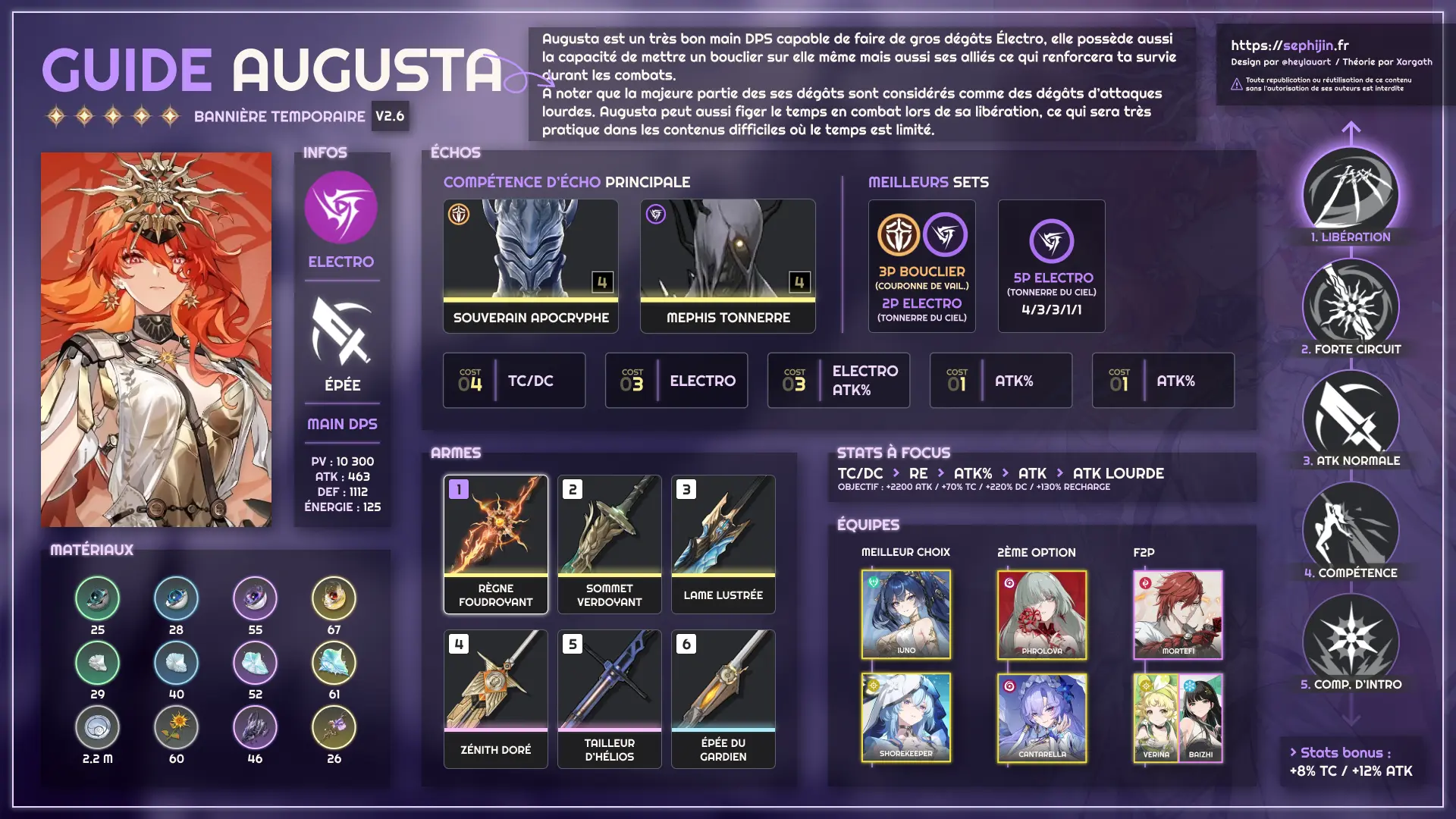Select the Sommet Verdoyant weapon

(609, 544)
